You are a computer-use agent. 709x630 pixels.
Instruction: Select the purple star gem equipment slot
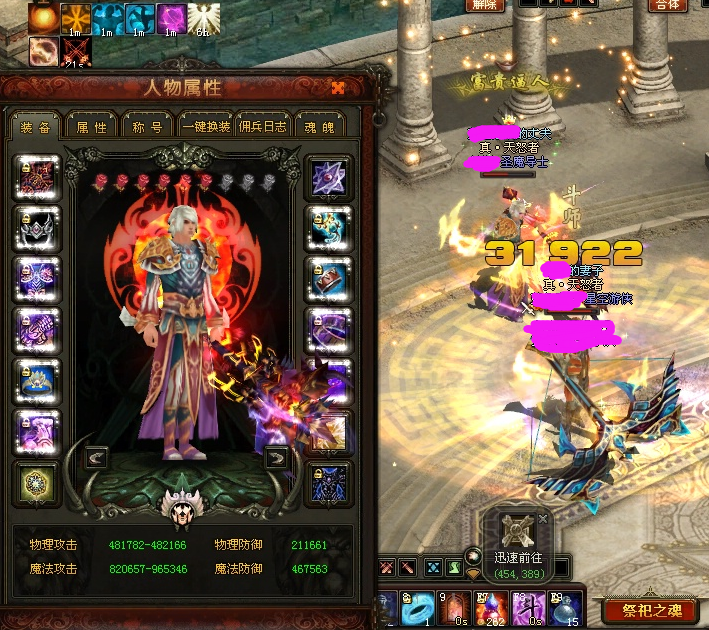click(327, 177)
